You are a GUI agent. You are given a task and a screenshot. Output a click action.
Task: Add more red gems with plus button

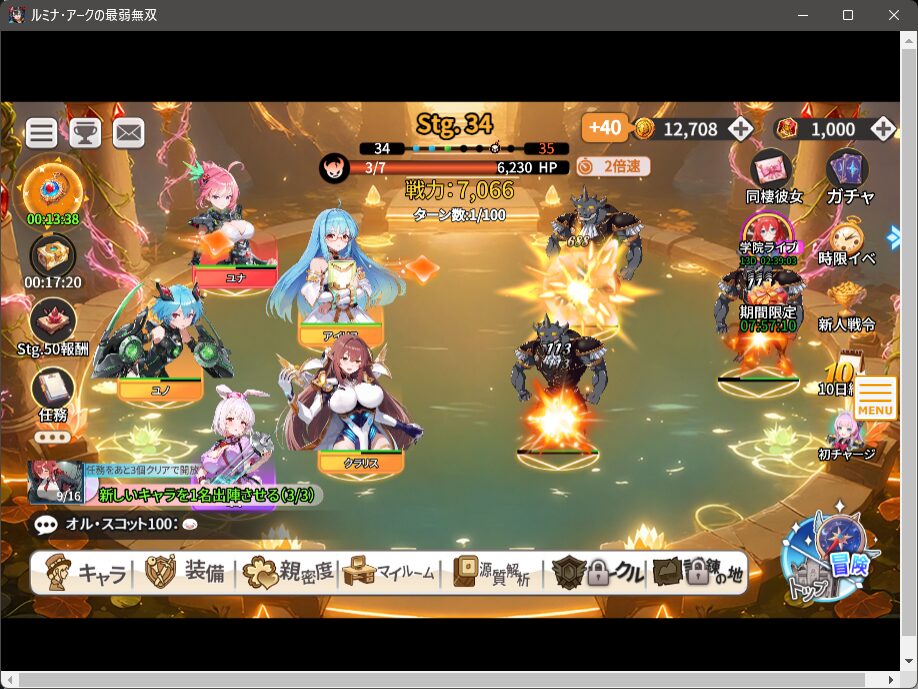click(x=882, y=129)
